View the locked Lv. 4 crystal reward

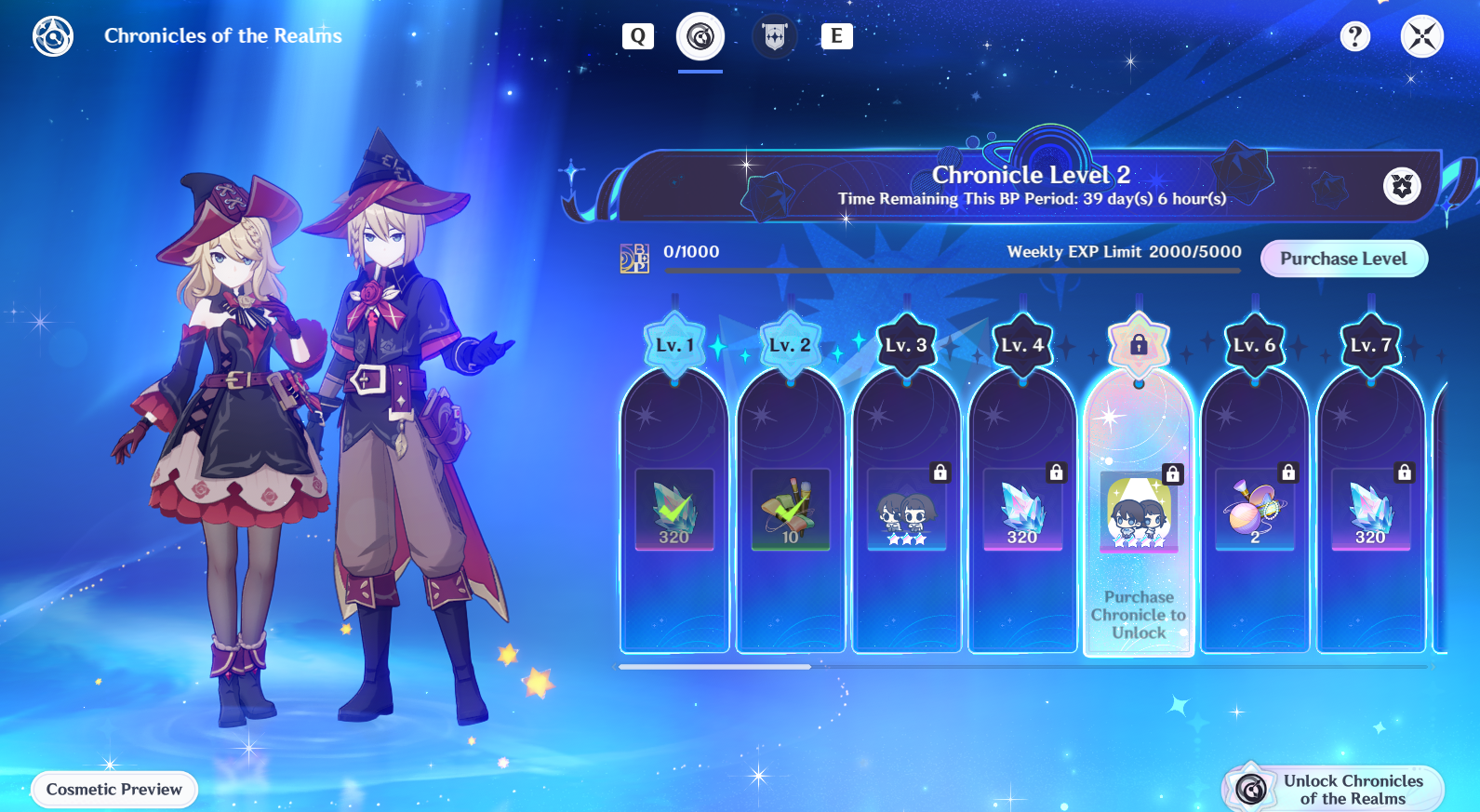click(1022, 510)
